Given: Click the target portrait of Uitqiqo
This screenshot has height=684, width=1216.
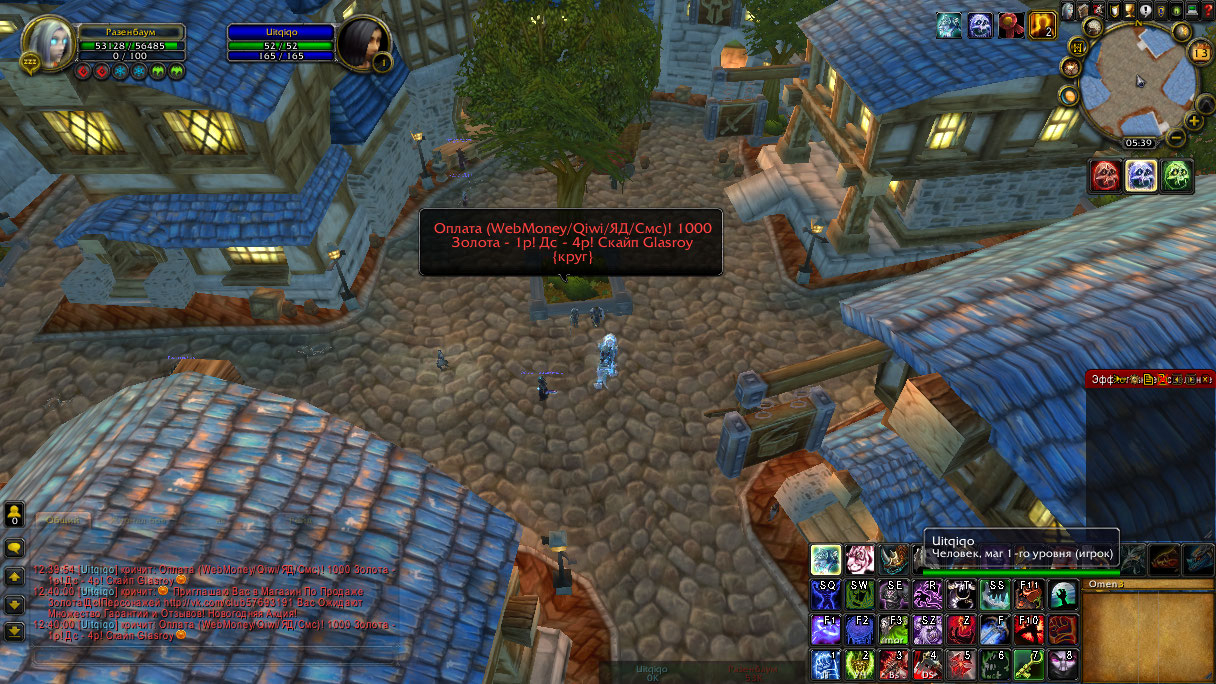Looking at the screenshot, I should (x=363, y=44).
